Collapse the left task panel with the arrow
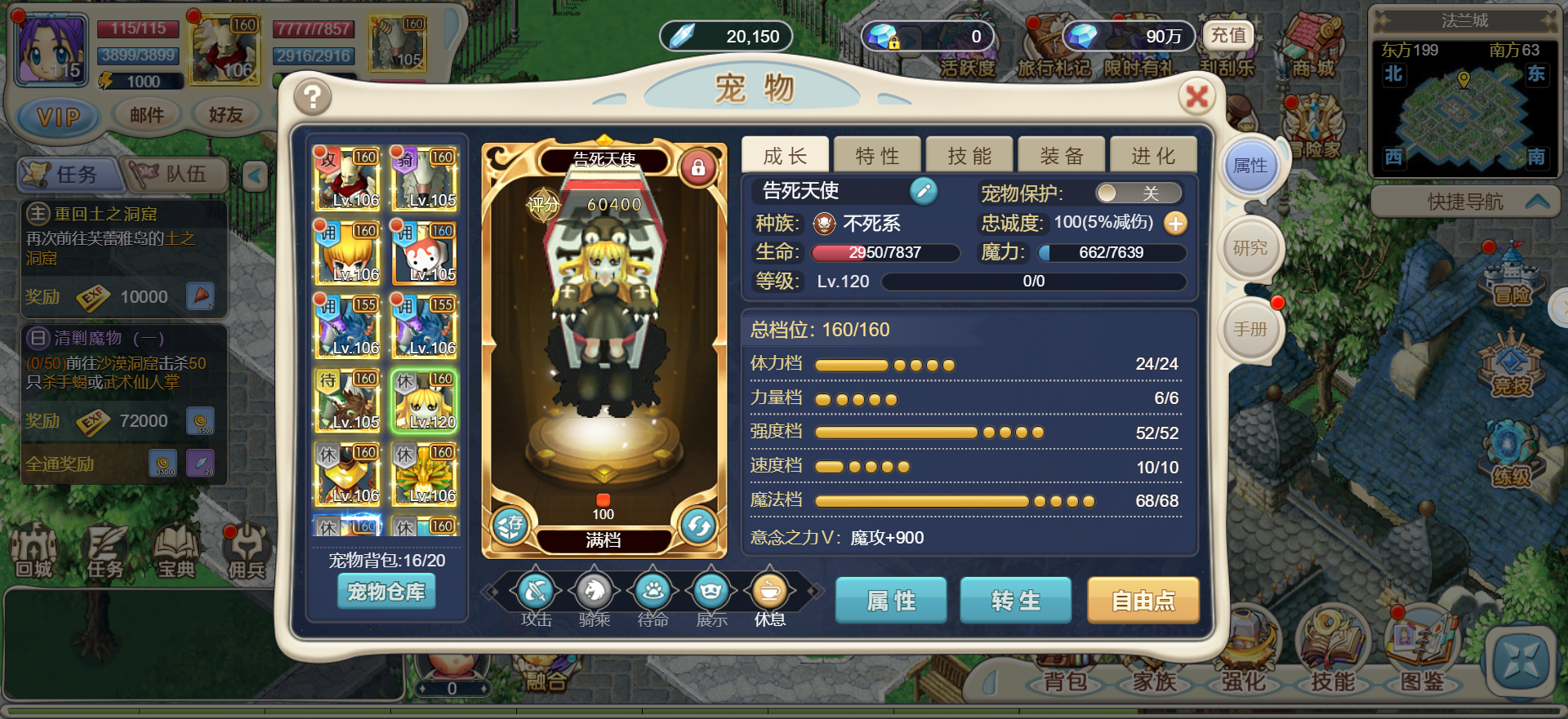The image size is (1568, 719). (x=256, y=174)
